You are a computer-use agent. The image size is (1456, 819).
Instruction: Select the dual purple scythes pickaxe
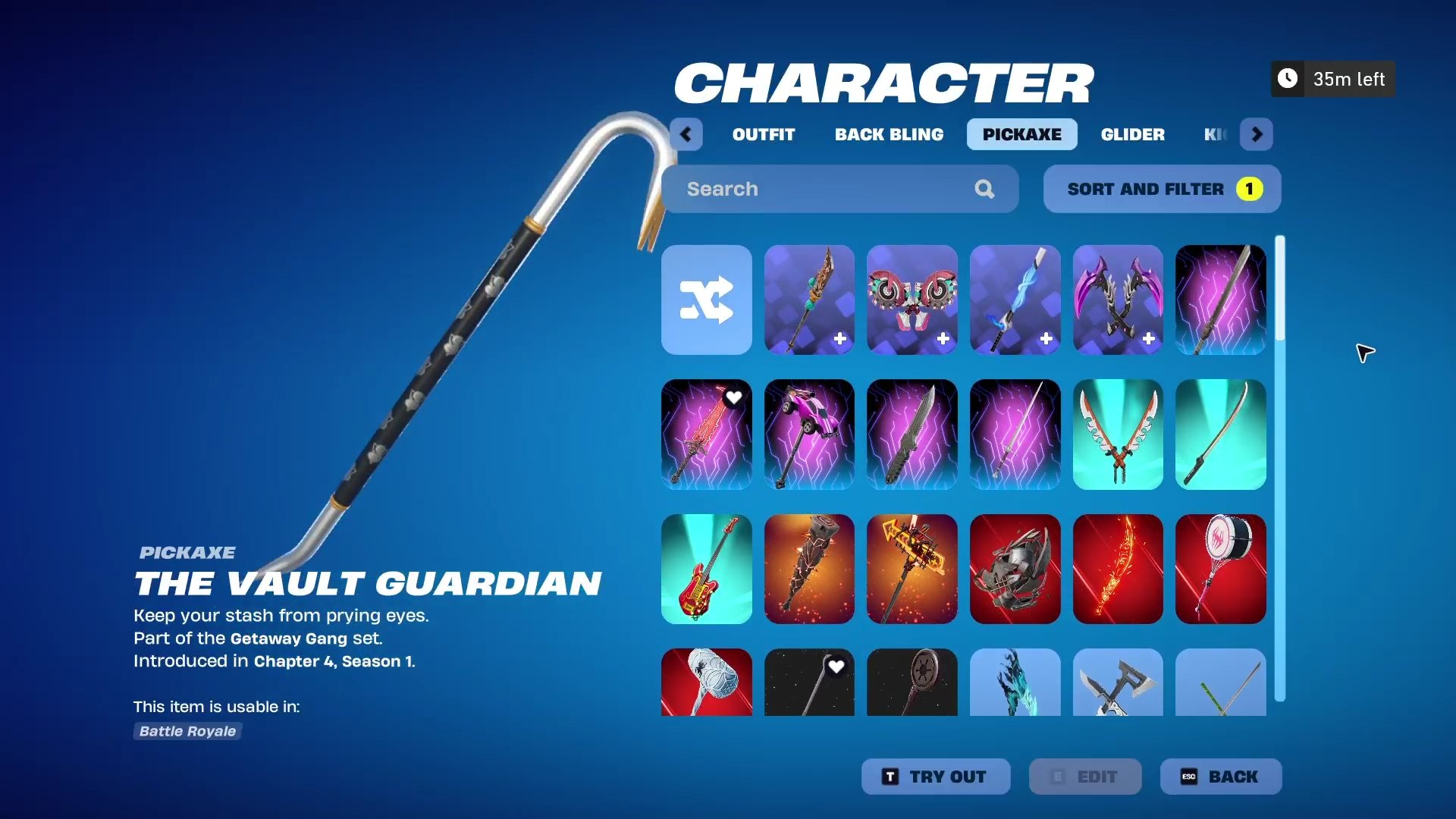coord(1118,300)
